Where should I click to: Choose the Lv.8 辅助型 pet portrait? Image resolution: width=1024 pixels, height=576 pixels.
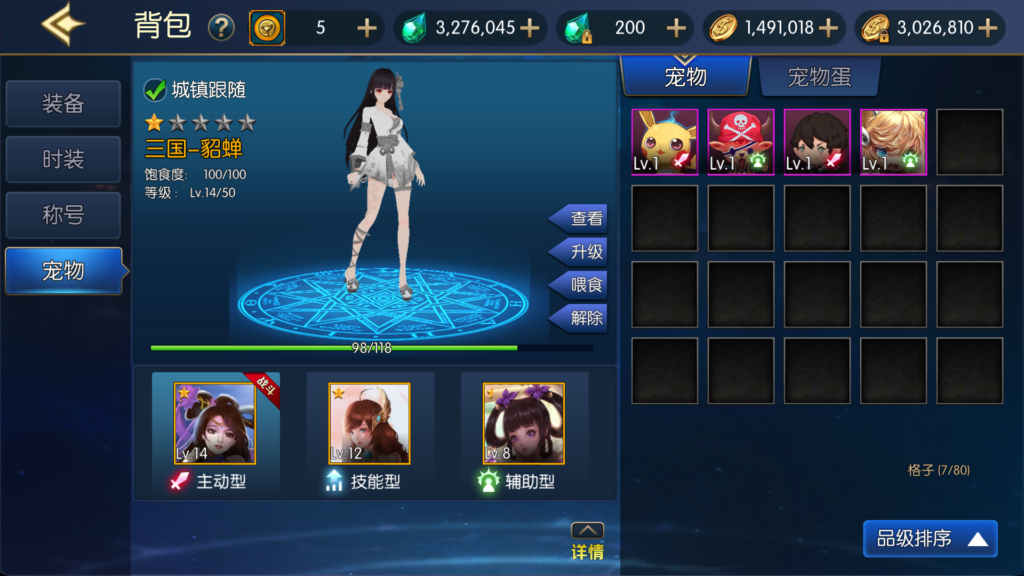523,424
